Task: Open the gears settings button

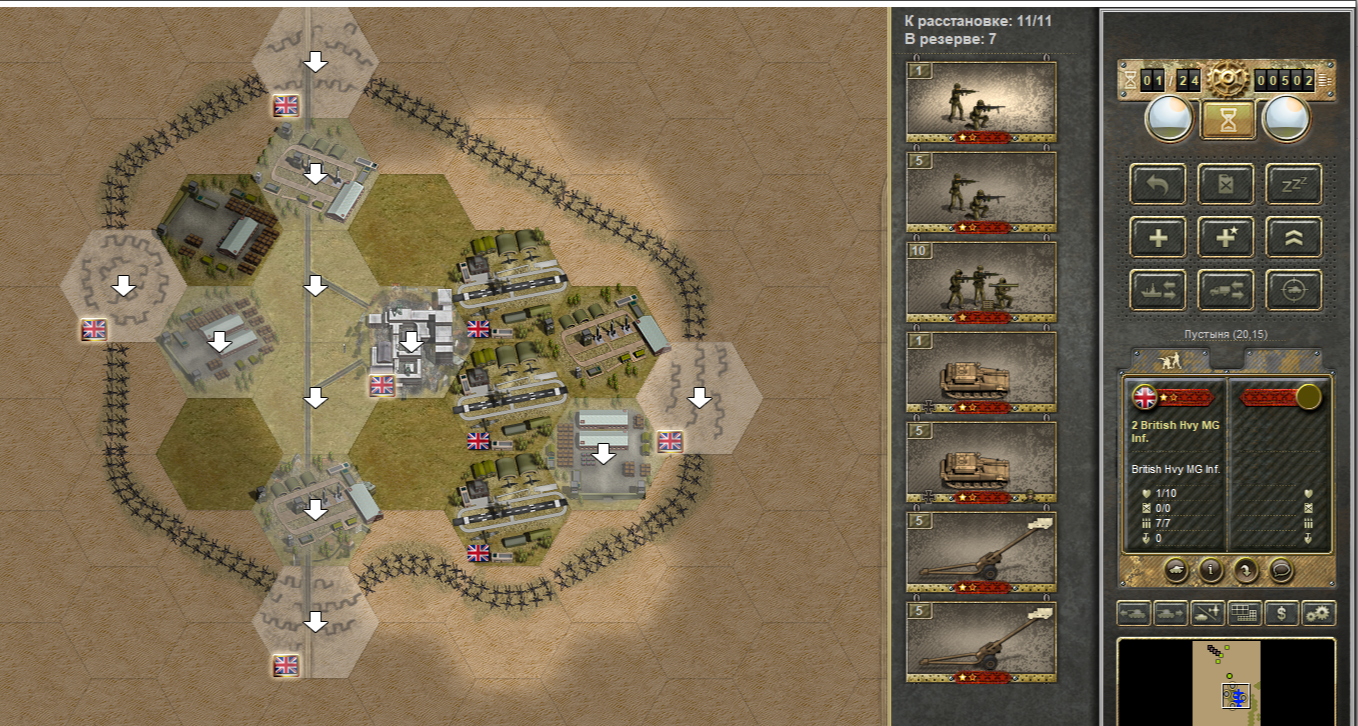Action: point(1319,613)
